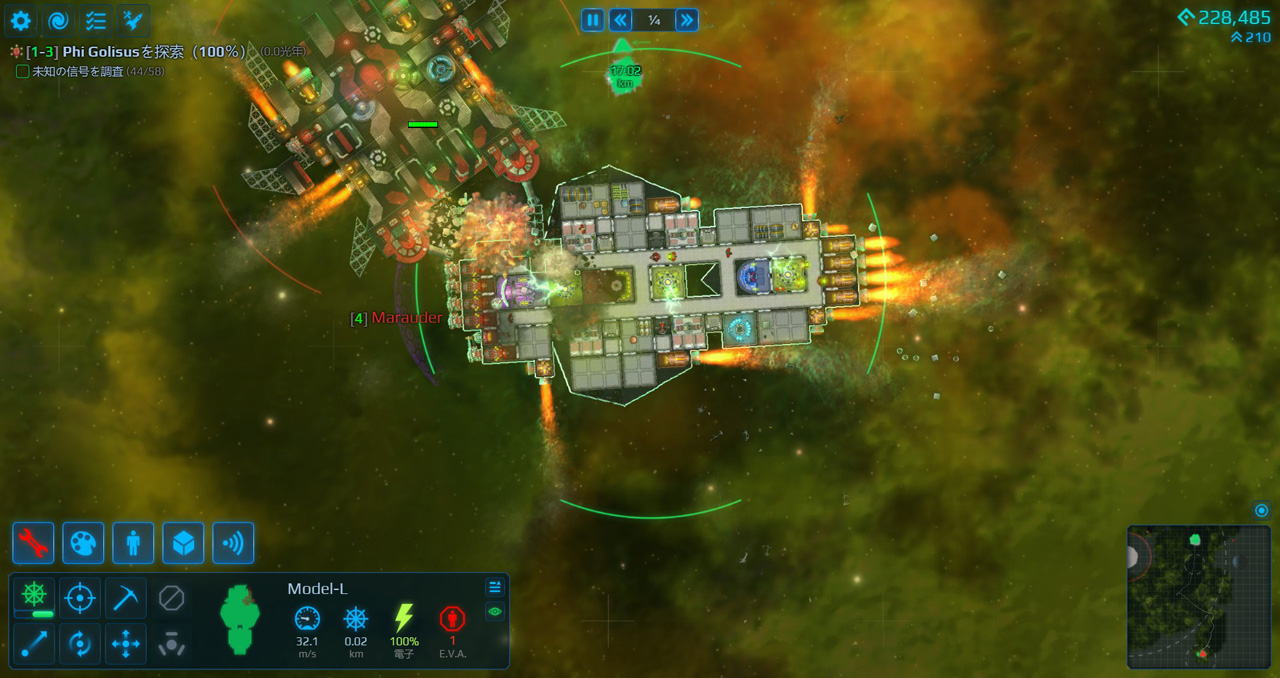Decrease game speed with rewind arrows
The width and height of the screenshot is (1280, 678).
pyautogui.click(x=621, y=19)
